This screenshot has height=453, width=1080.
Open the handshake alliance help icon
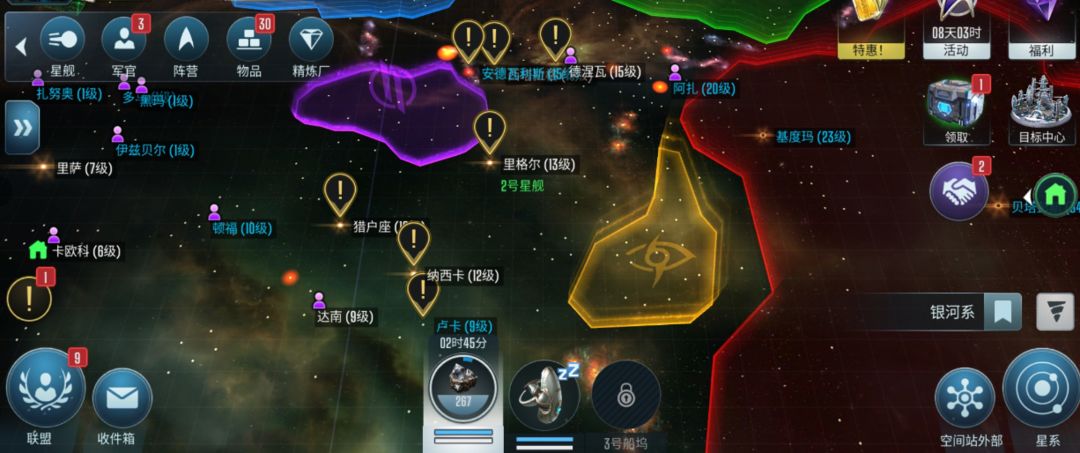click(959, 191)
